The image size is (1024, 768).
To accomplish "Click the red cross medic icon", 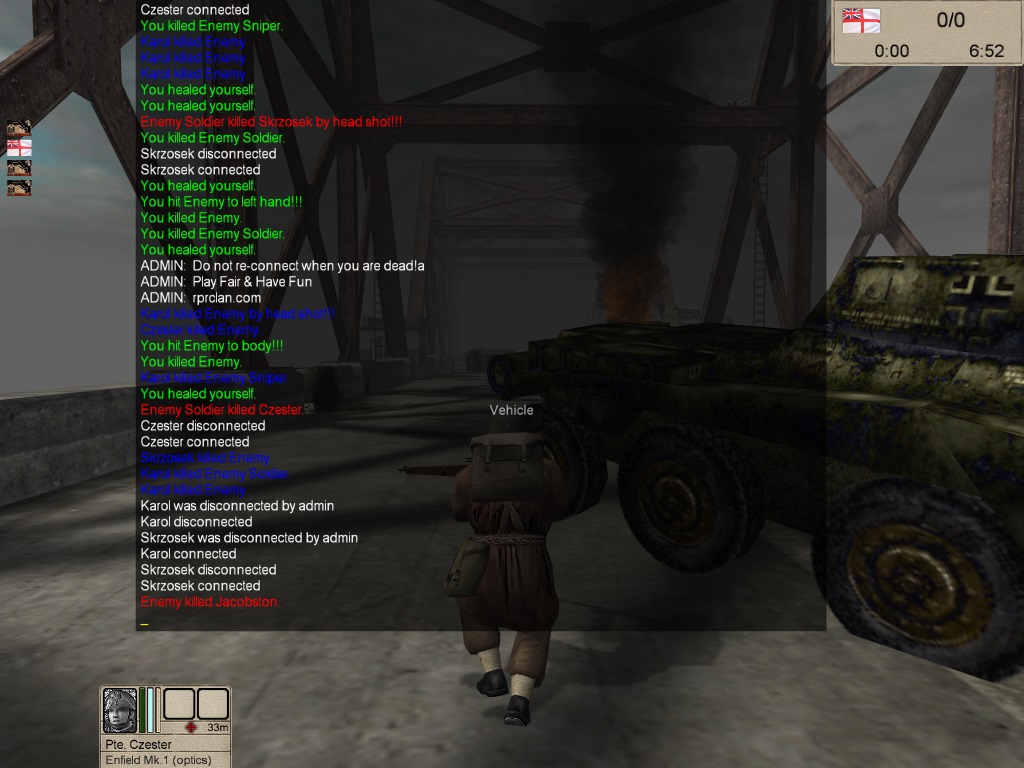I will [x=189, y=727].
